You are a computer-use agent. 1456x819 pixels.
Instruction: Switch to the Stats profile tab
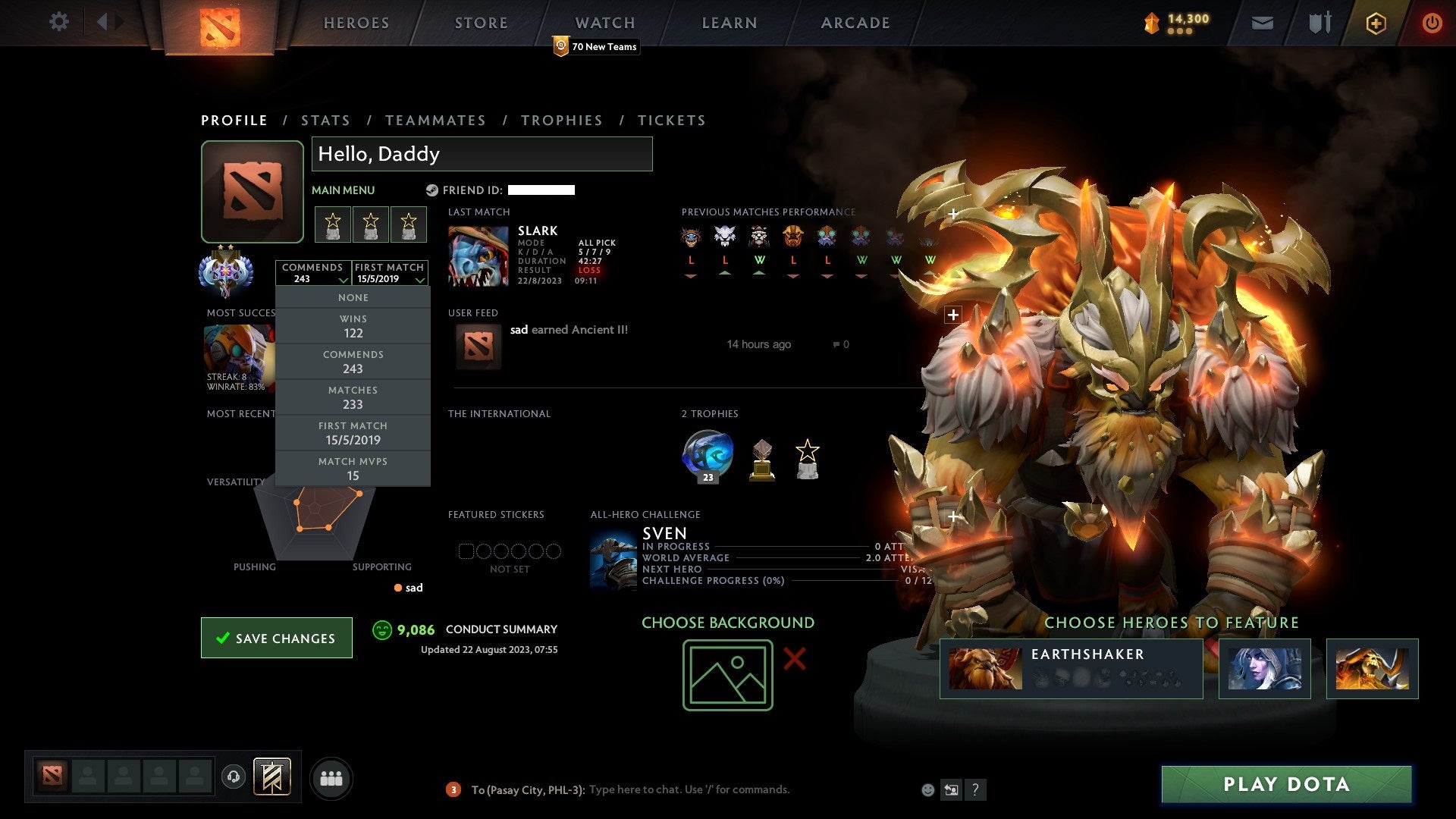pos(325,121)
